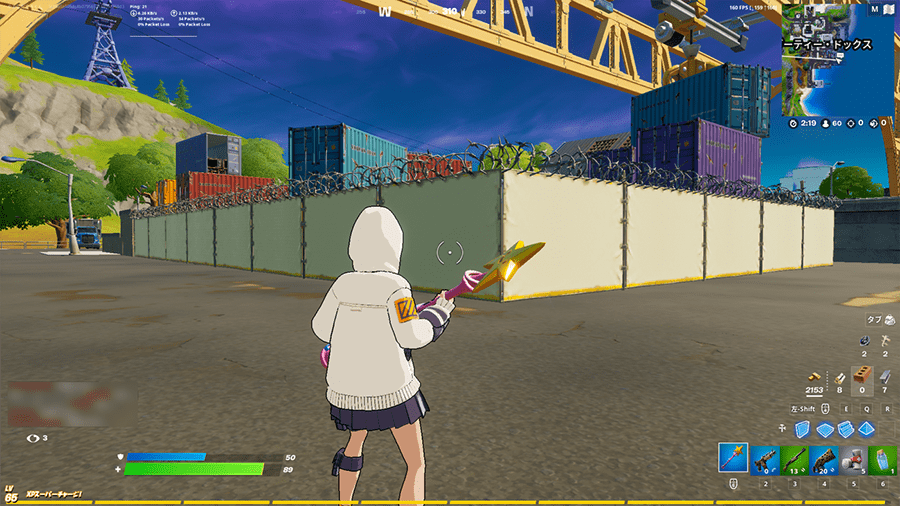900x506 pixels.
Task: Choose the stairs building piece
Action: pyautogui.click(x=844, y=428)
